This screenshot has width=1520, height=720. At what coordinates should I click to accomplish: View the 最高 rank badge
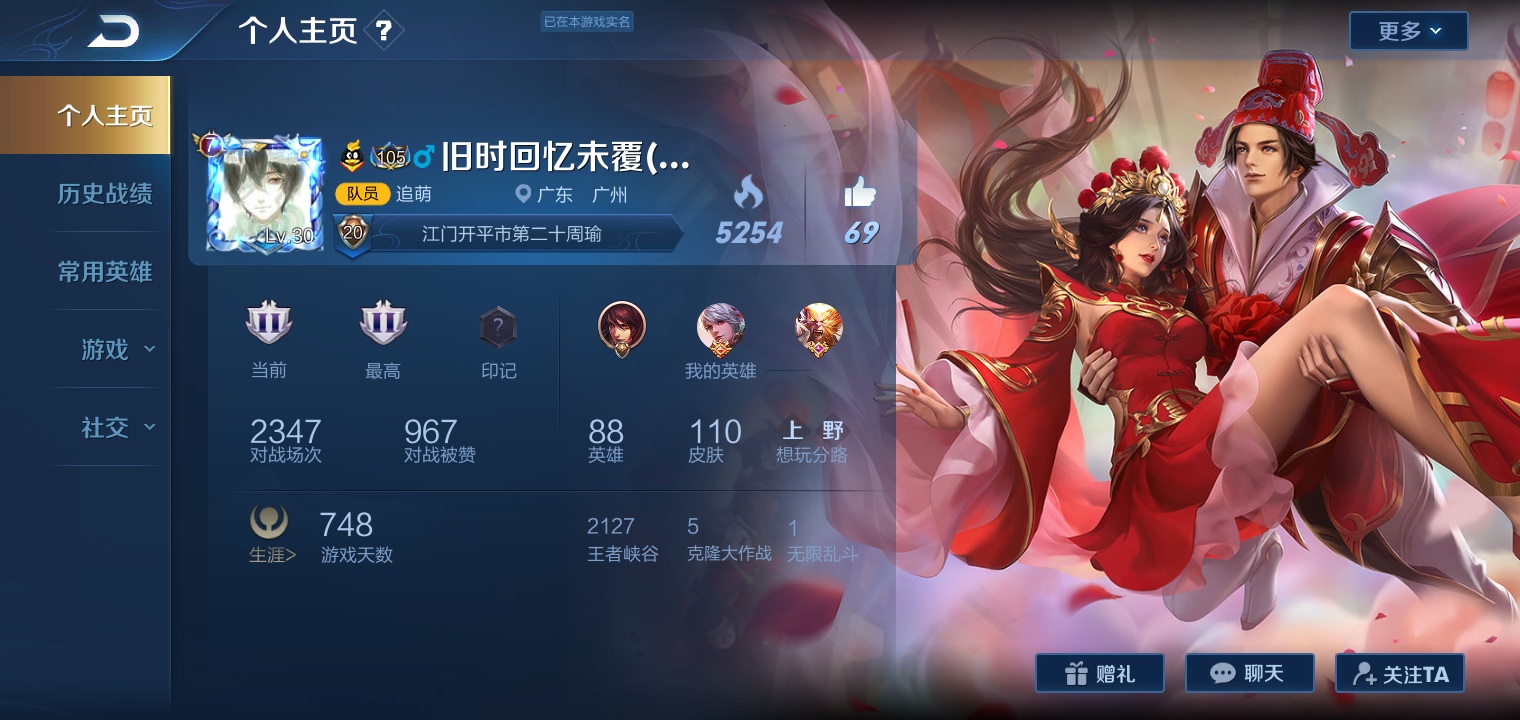(x=382, y=325)
